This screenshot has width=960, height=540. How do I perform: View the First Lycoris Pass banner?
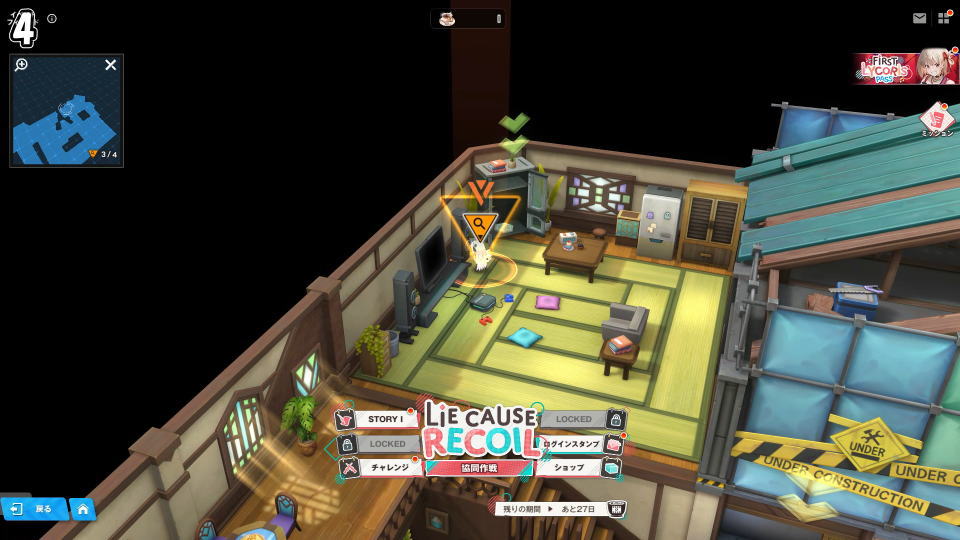click(906, 67)
